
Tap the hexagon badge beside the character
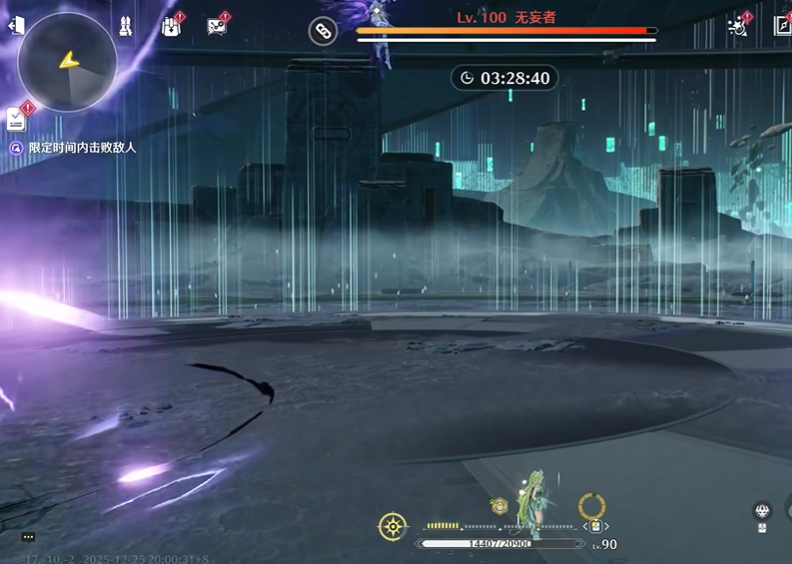tap(498, 507)
